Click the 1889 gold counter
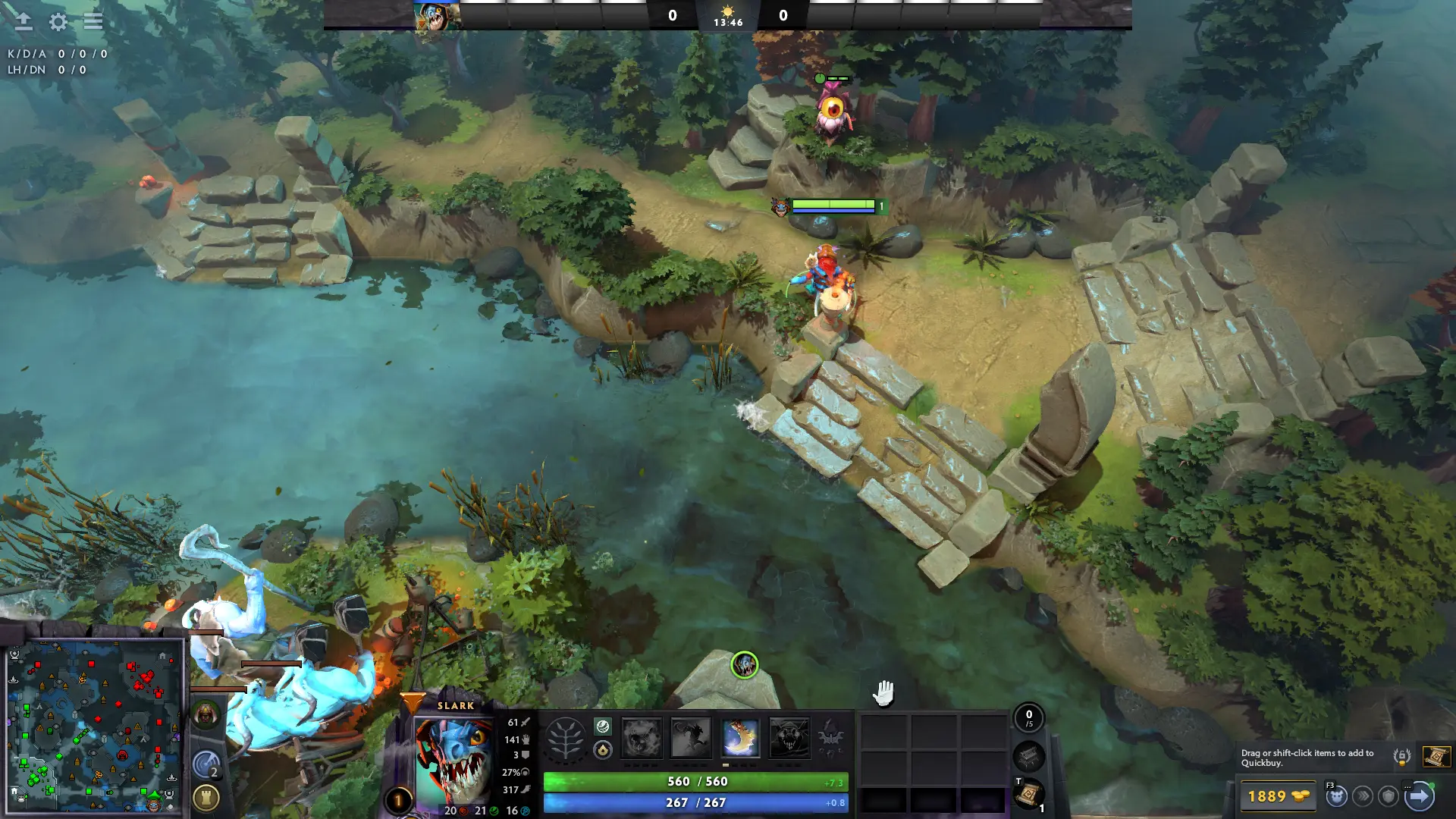 pos(1279,797)
